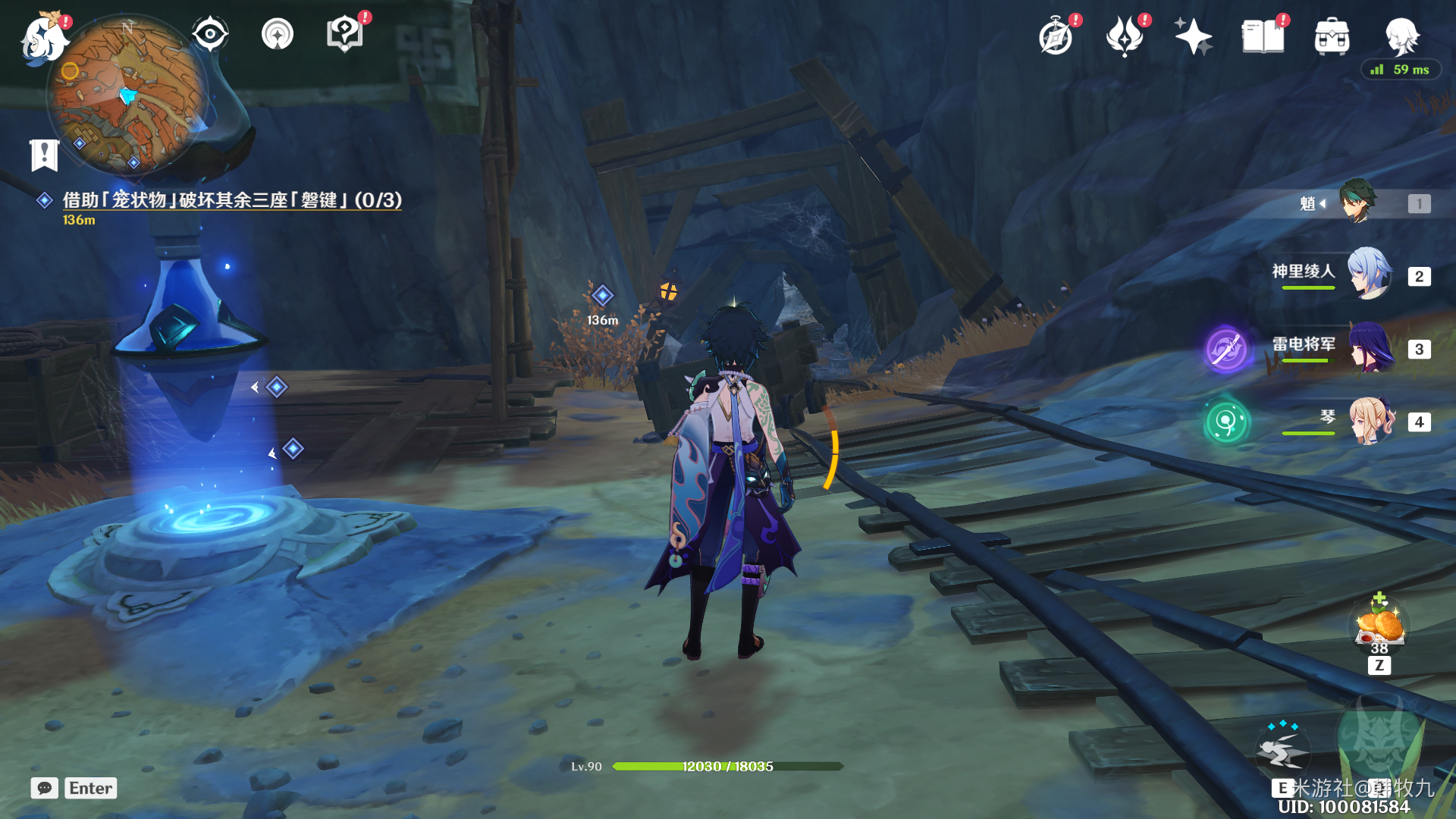Switch to party member 神里绫人

pos(1370,274)
